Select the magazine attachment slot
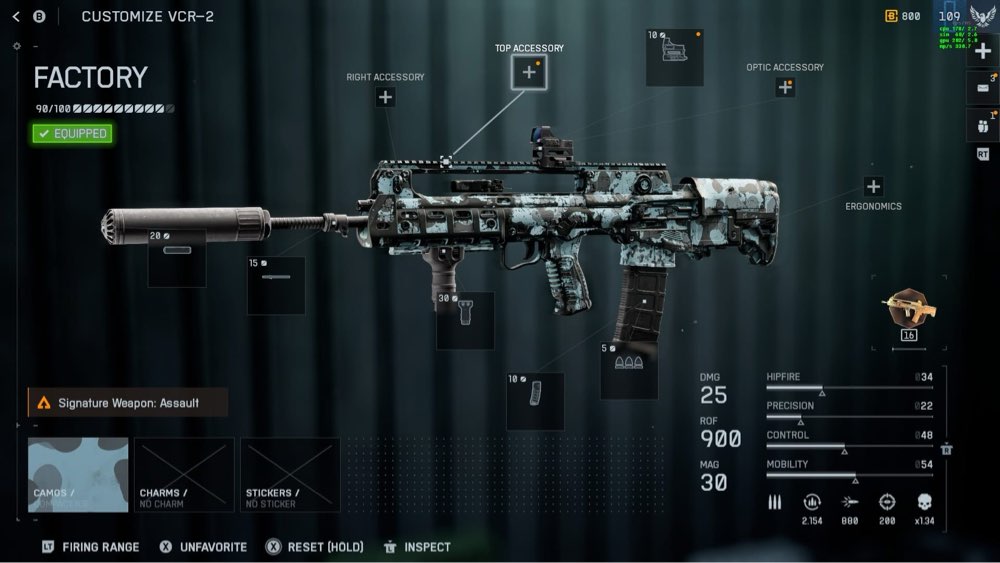 point(535,401)
